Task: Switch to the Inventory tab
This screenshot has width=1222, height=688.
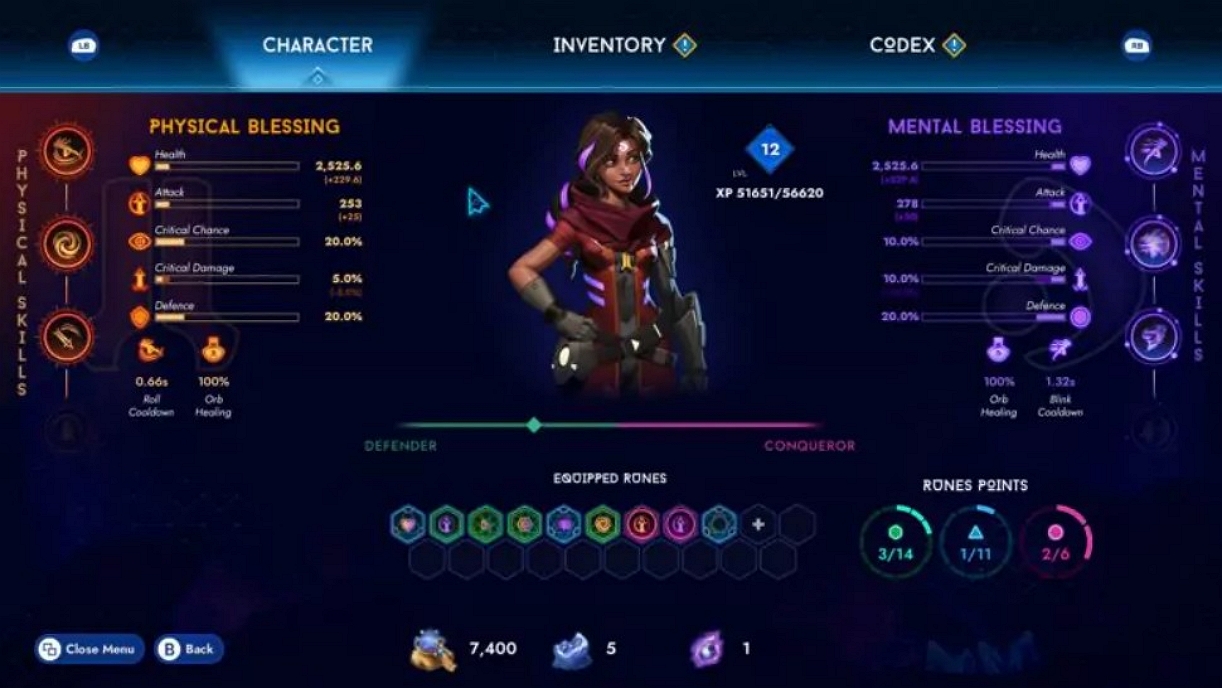Action: tap(609, 45)
